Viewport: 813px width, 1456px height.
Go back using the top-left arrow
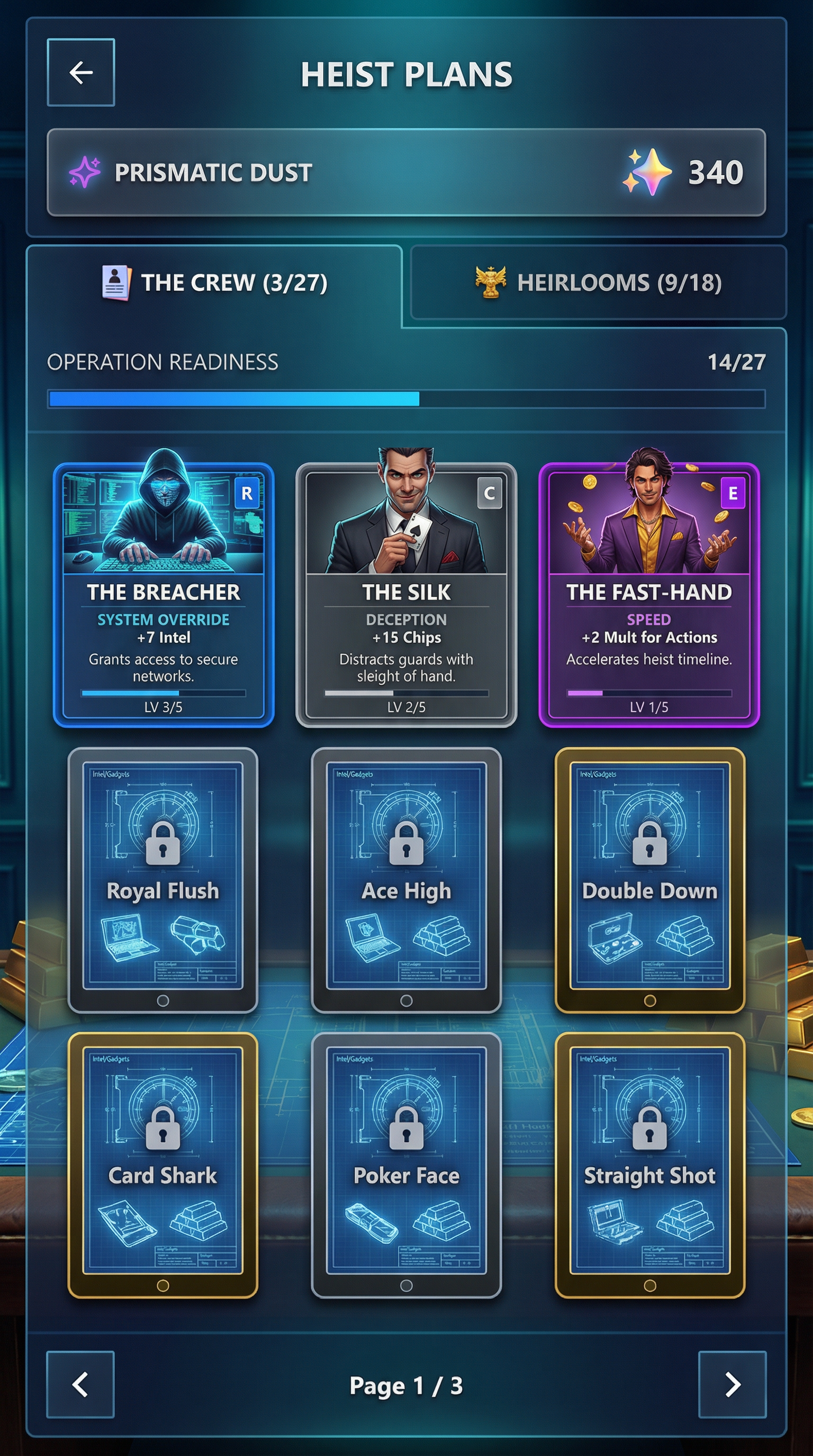[81, 72]
